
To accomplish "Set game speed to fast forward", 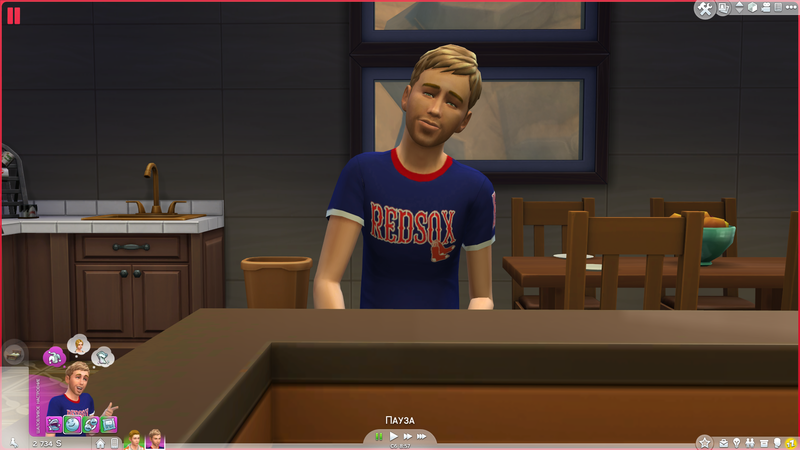I will (408, 436).
